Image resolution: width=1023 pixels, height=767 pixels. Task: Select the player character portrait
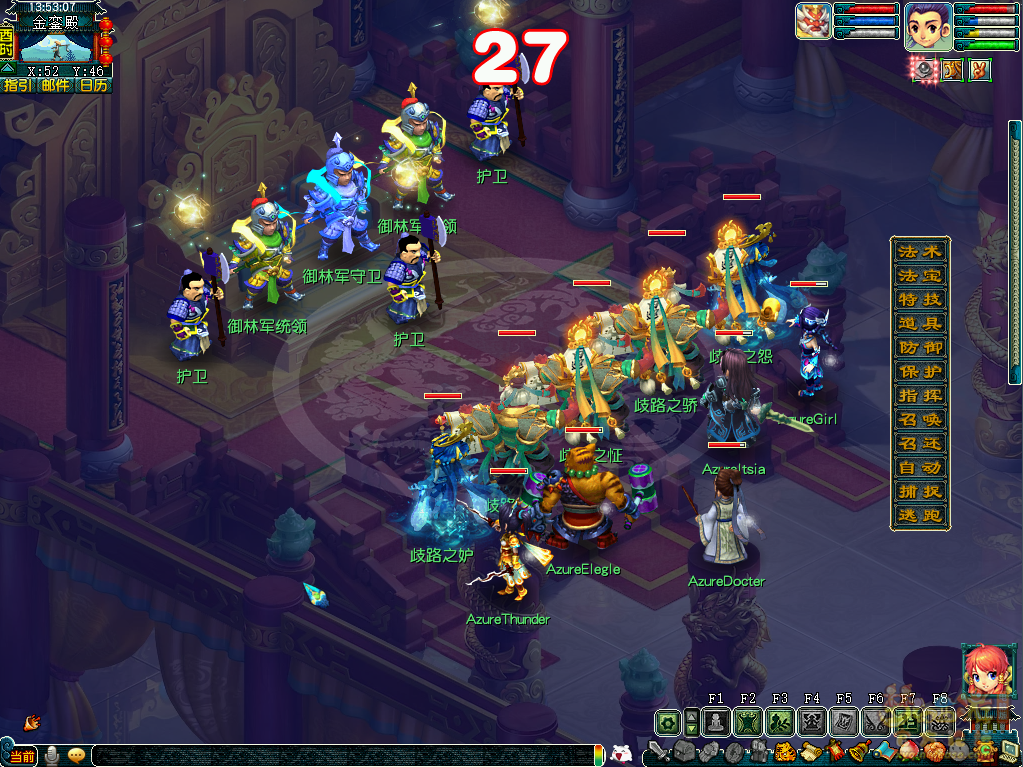tap(928, 26)
